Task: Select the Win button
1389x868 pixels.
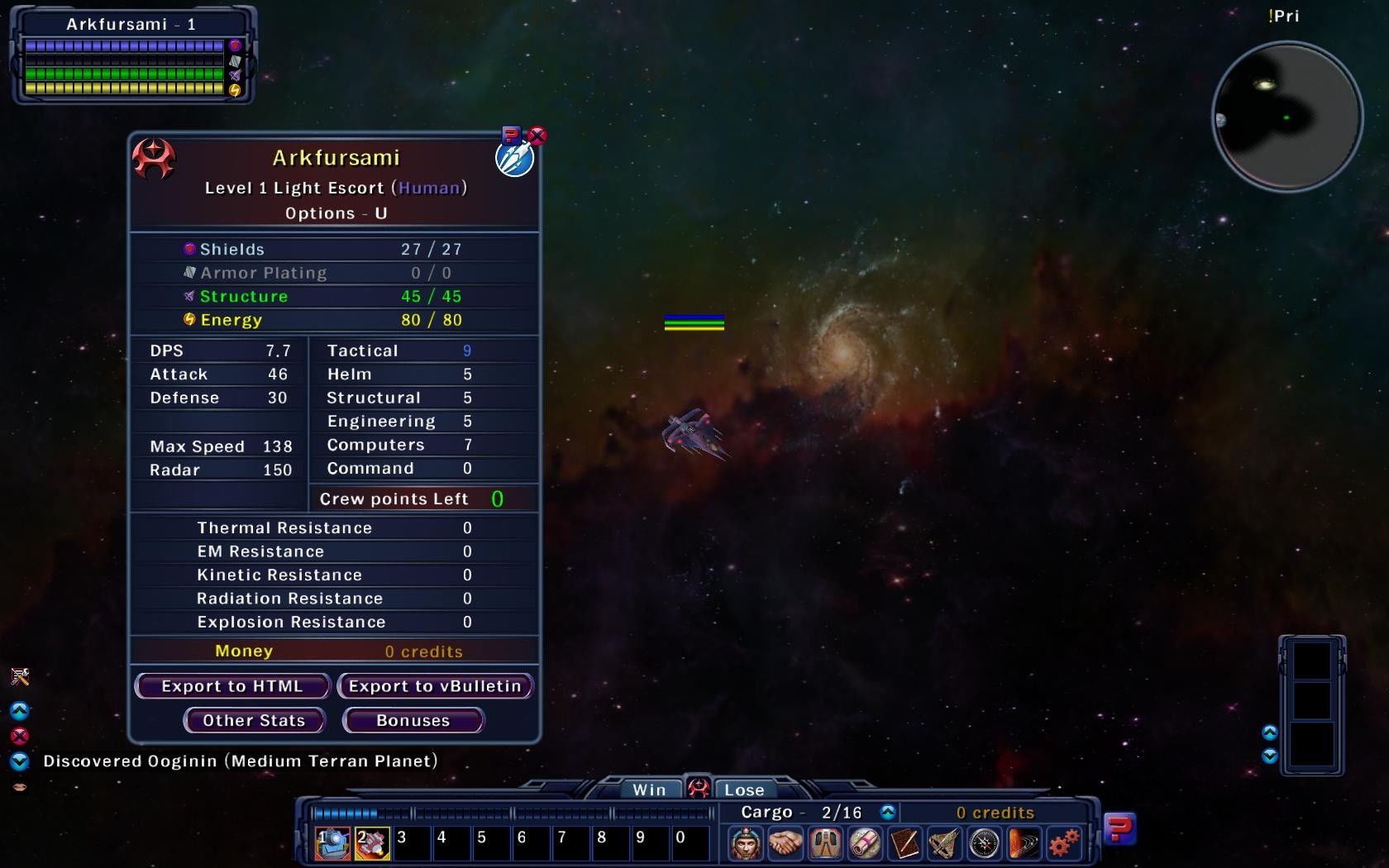Action: tap(649, 789)
